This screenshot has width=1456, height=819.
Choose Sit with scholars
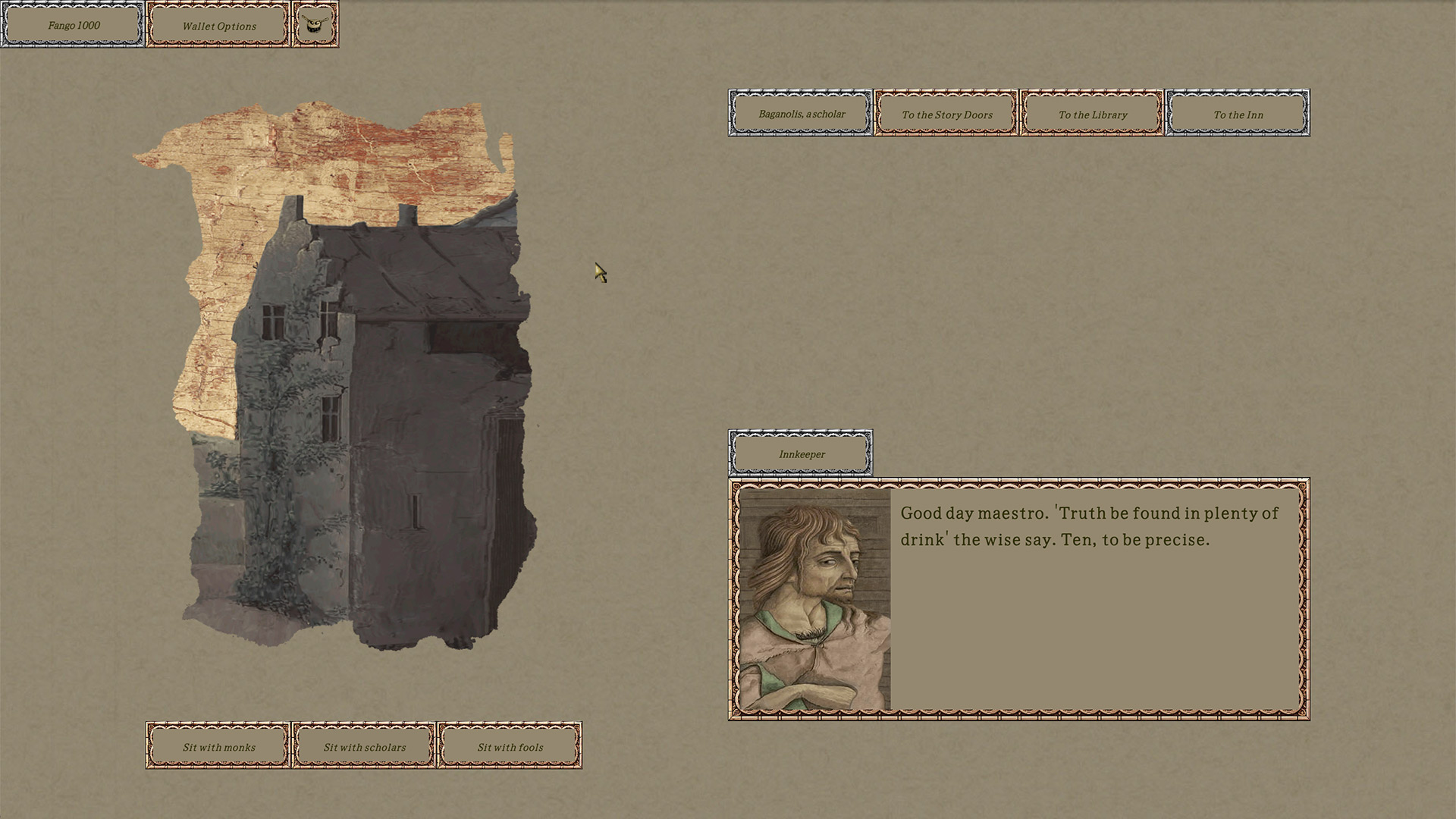coord(364,746)
